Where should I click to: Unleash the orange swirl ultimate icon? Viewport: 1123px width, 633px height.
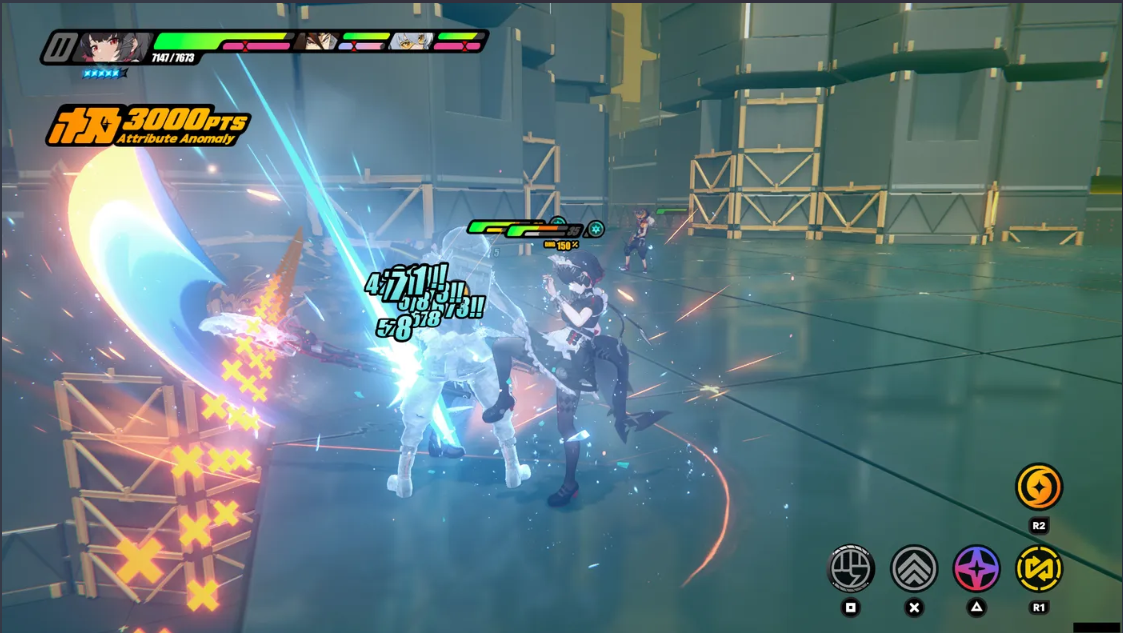(1039, 487)
